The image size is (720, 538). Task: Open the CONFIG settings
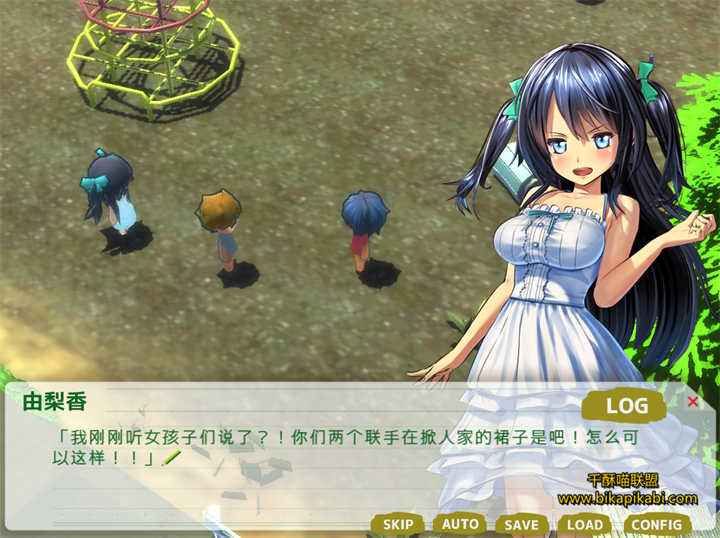pos(657,524)
